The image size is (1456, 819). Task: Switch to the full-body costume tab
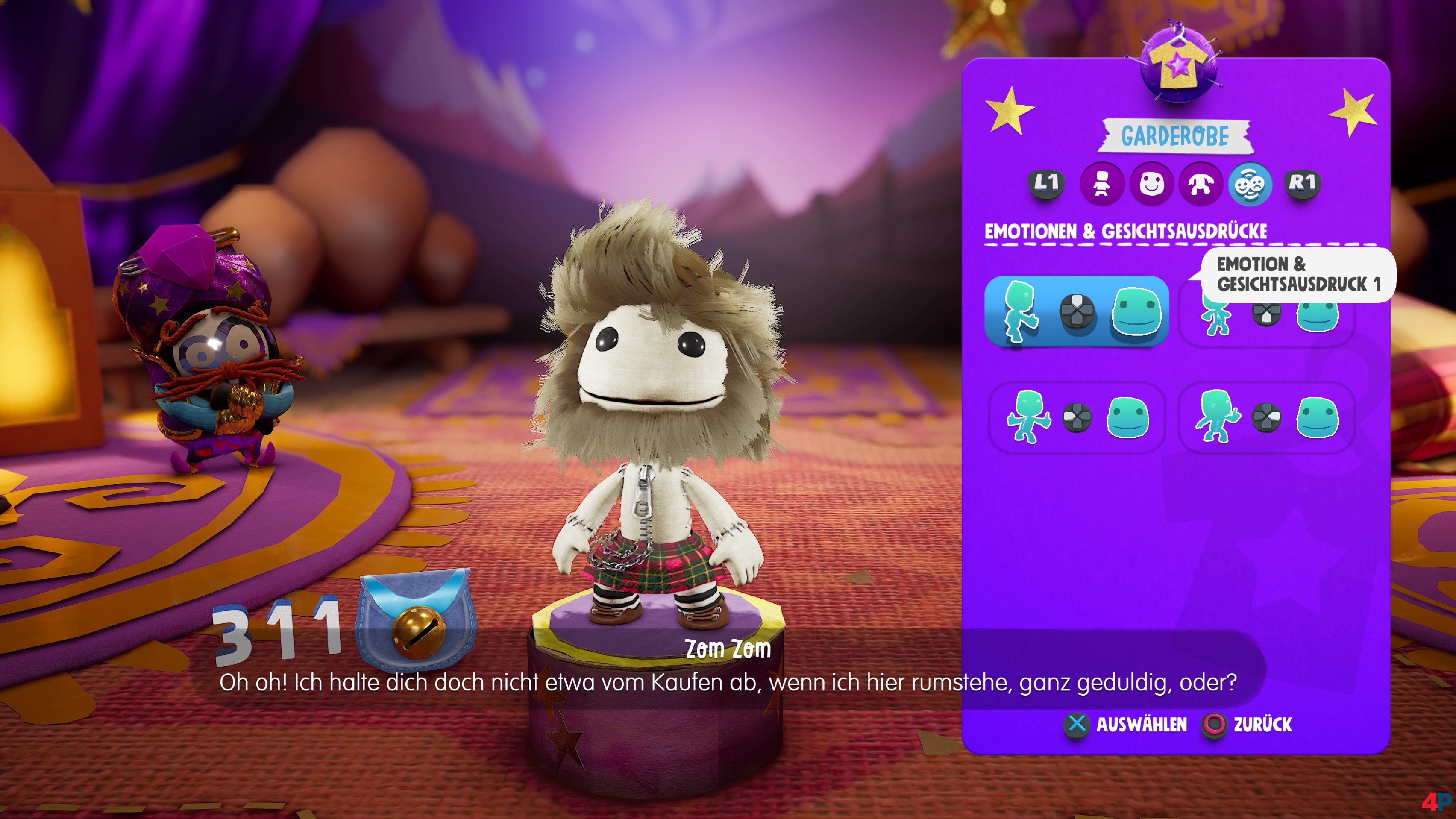pyautogui.click(x=1101, y=184)
